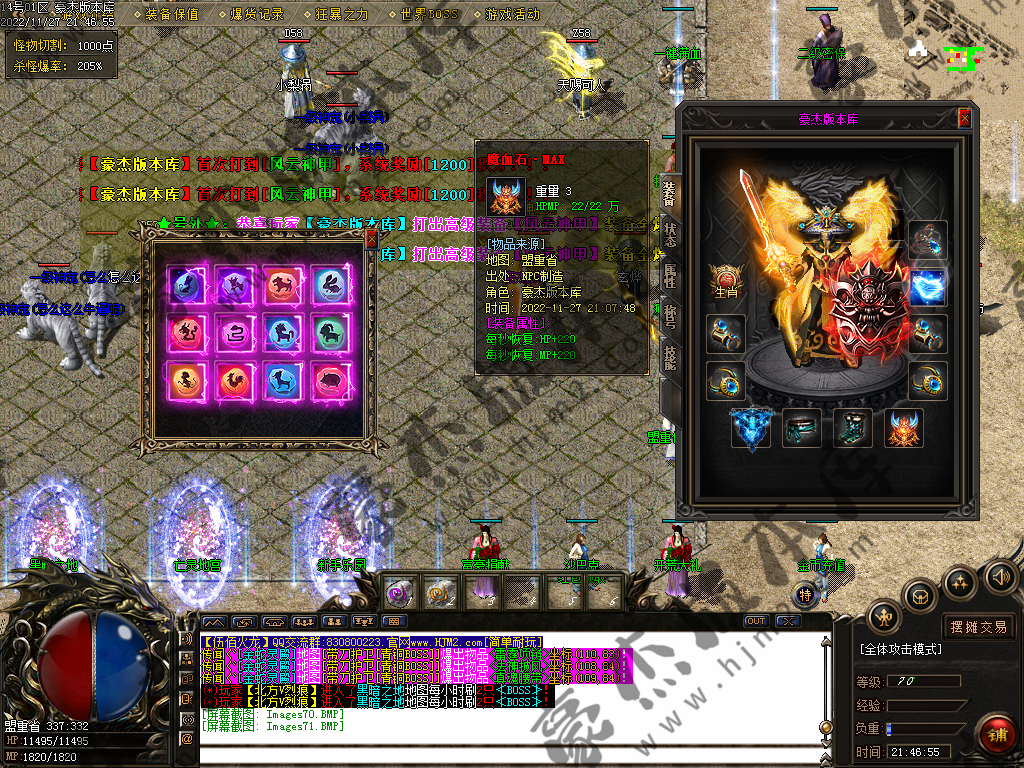Select the equipped belt slot
This screenshot has height=768, width=1024.
click(x=802, y=427)
